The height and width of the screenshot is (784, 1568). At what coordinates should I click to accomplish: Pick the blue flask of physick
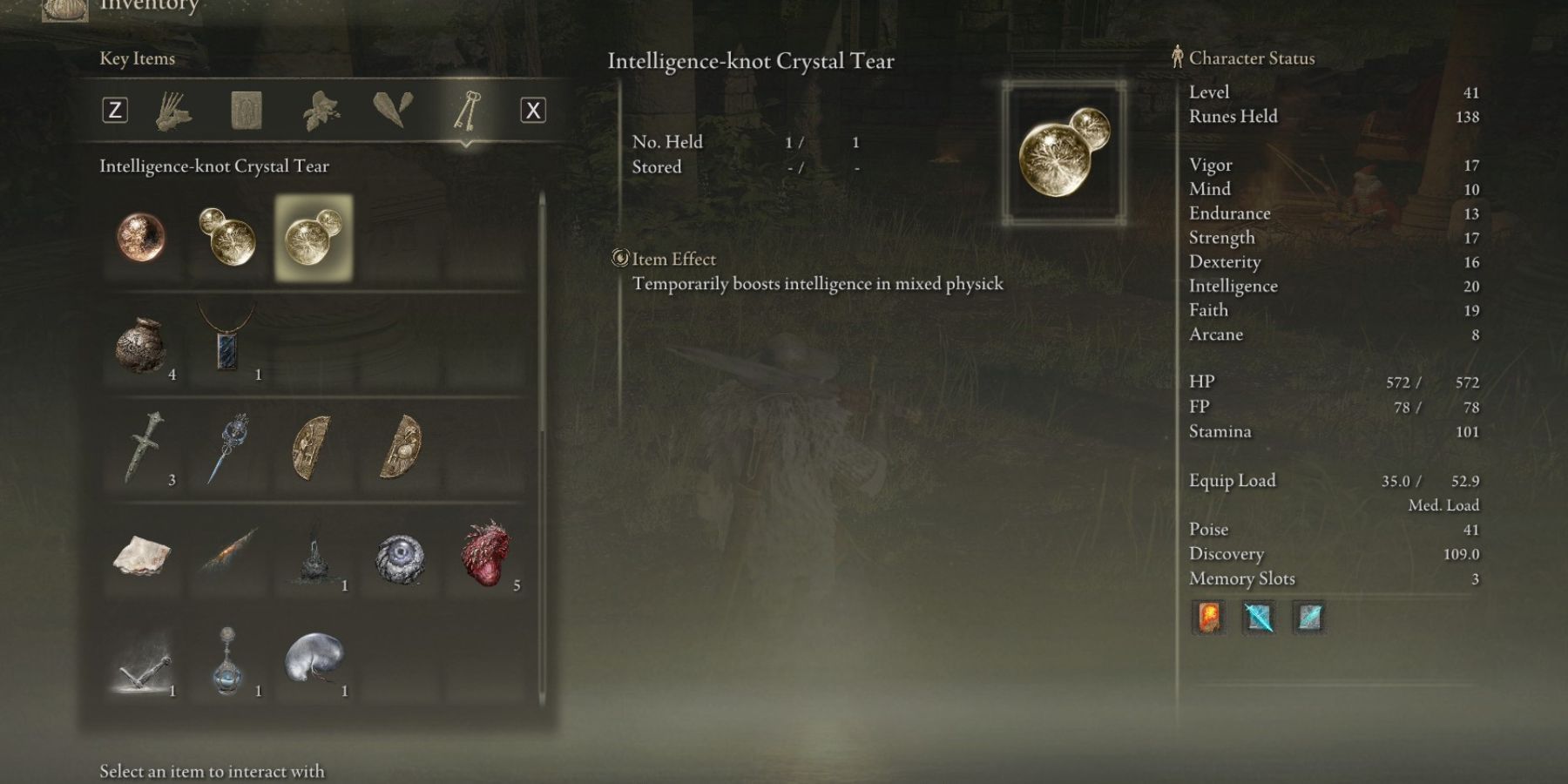(227, 660)
